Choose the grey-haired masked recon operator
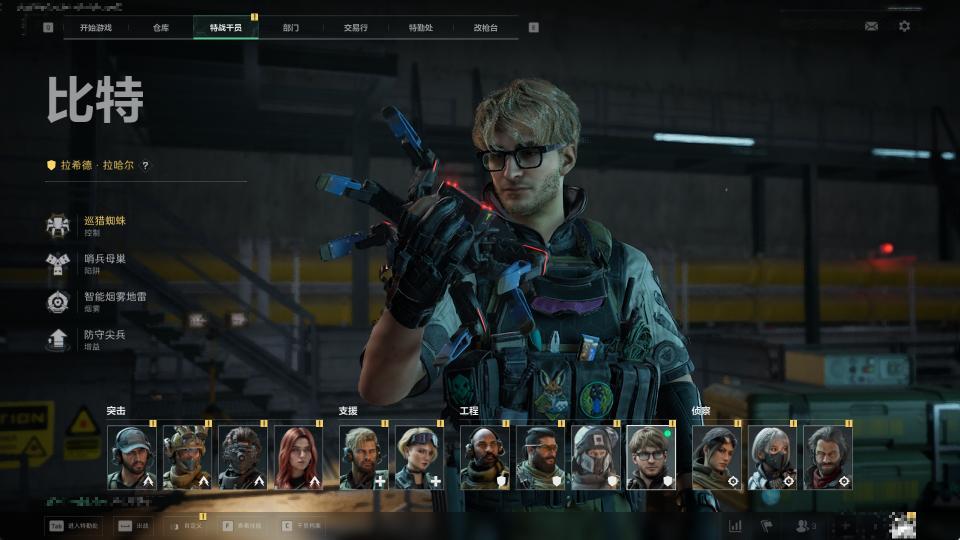 [x=773, y=457]
